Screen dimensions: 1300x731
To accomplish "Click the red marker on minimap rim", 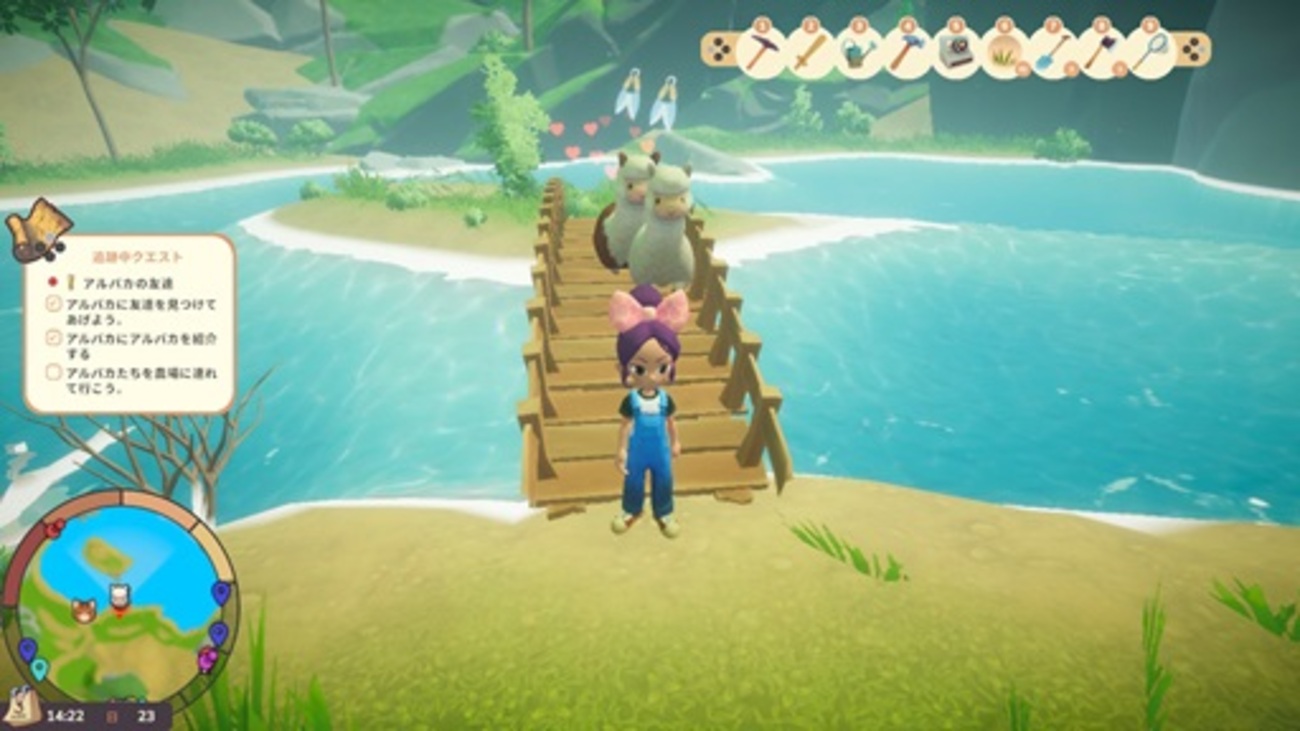I will [x=53, y=527].
